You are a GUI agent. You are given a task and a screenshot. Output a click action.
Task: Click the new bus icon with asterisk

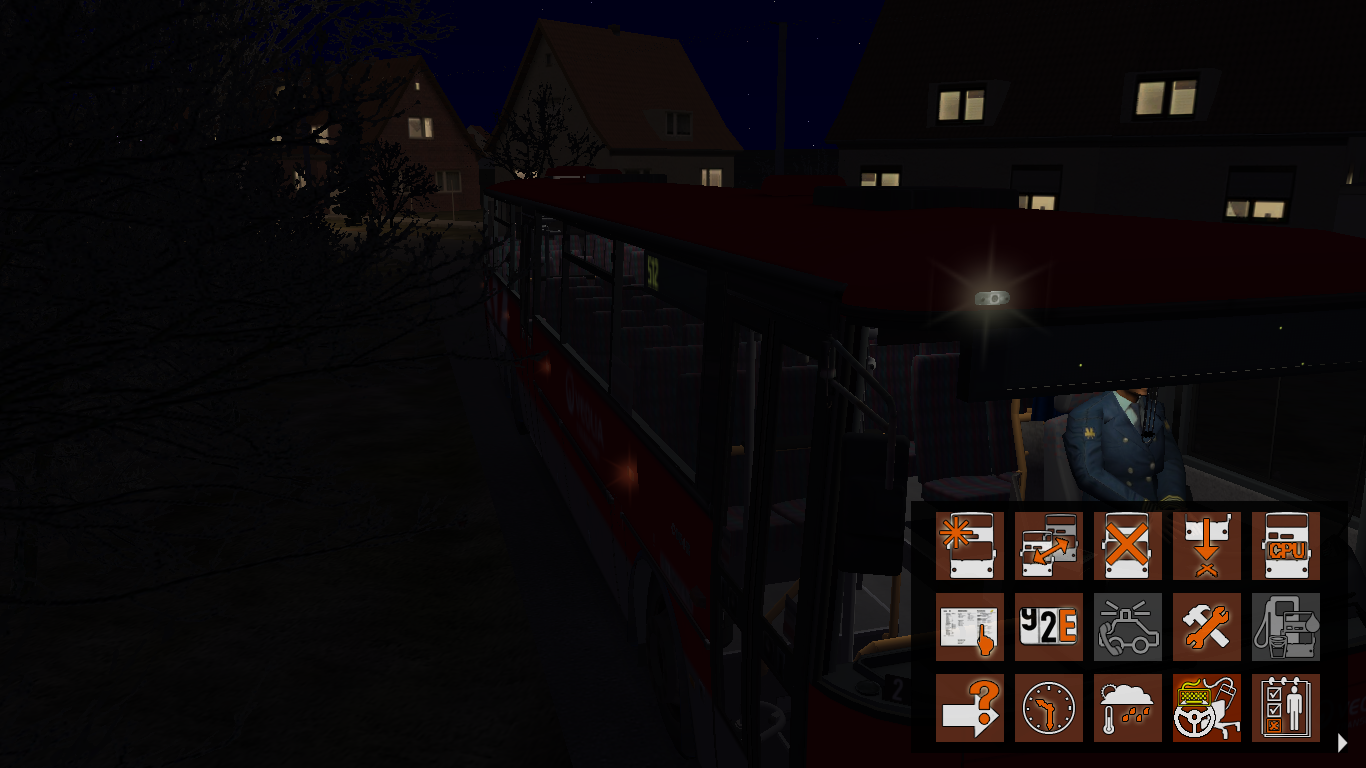coord(970,546)
